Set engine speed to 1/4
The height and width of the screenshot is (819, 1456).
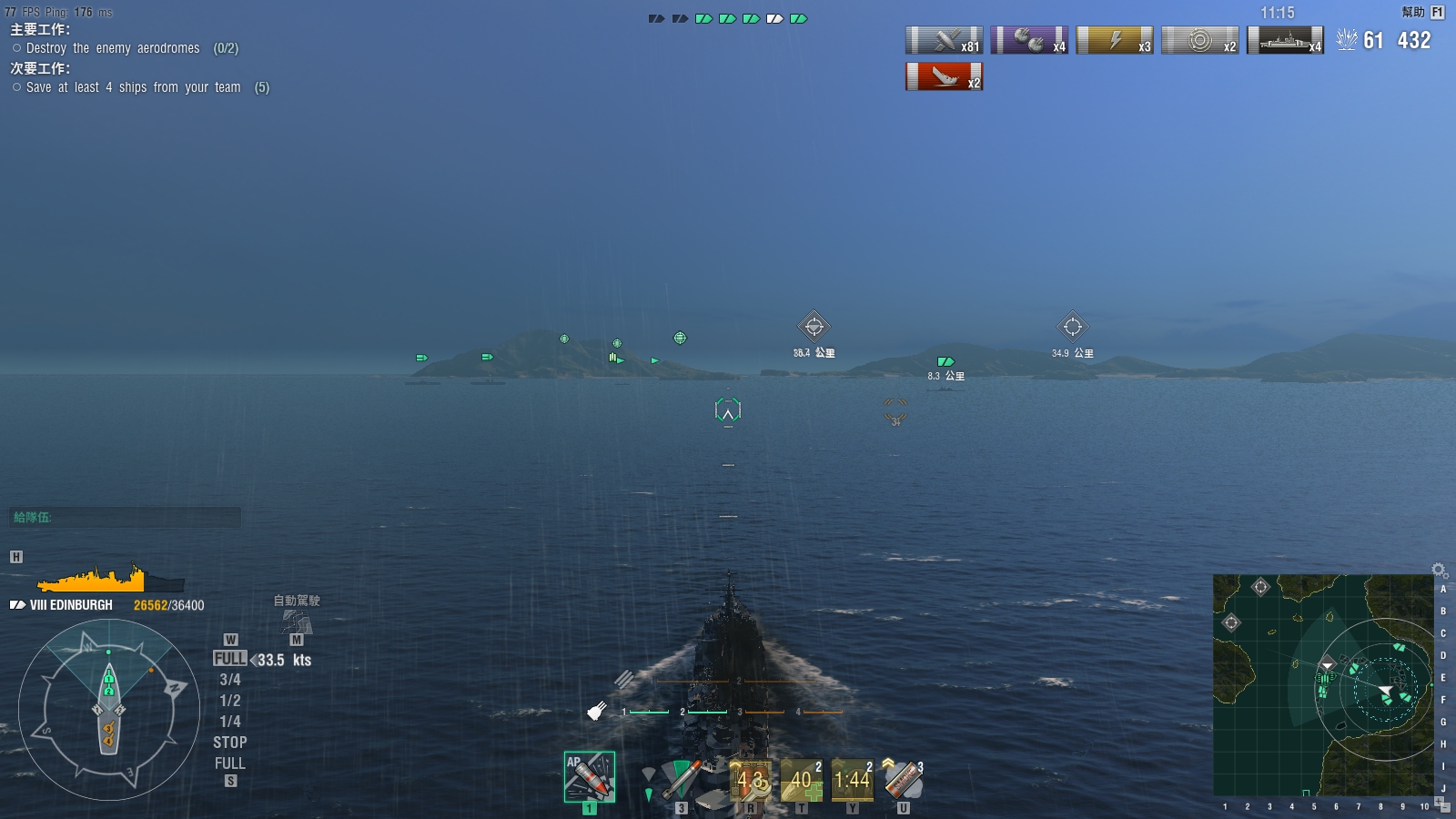point(229,722)
